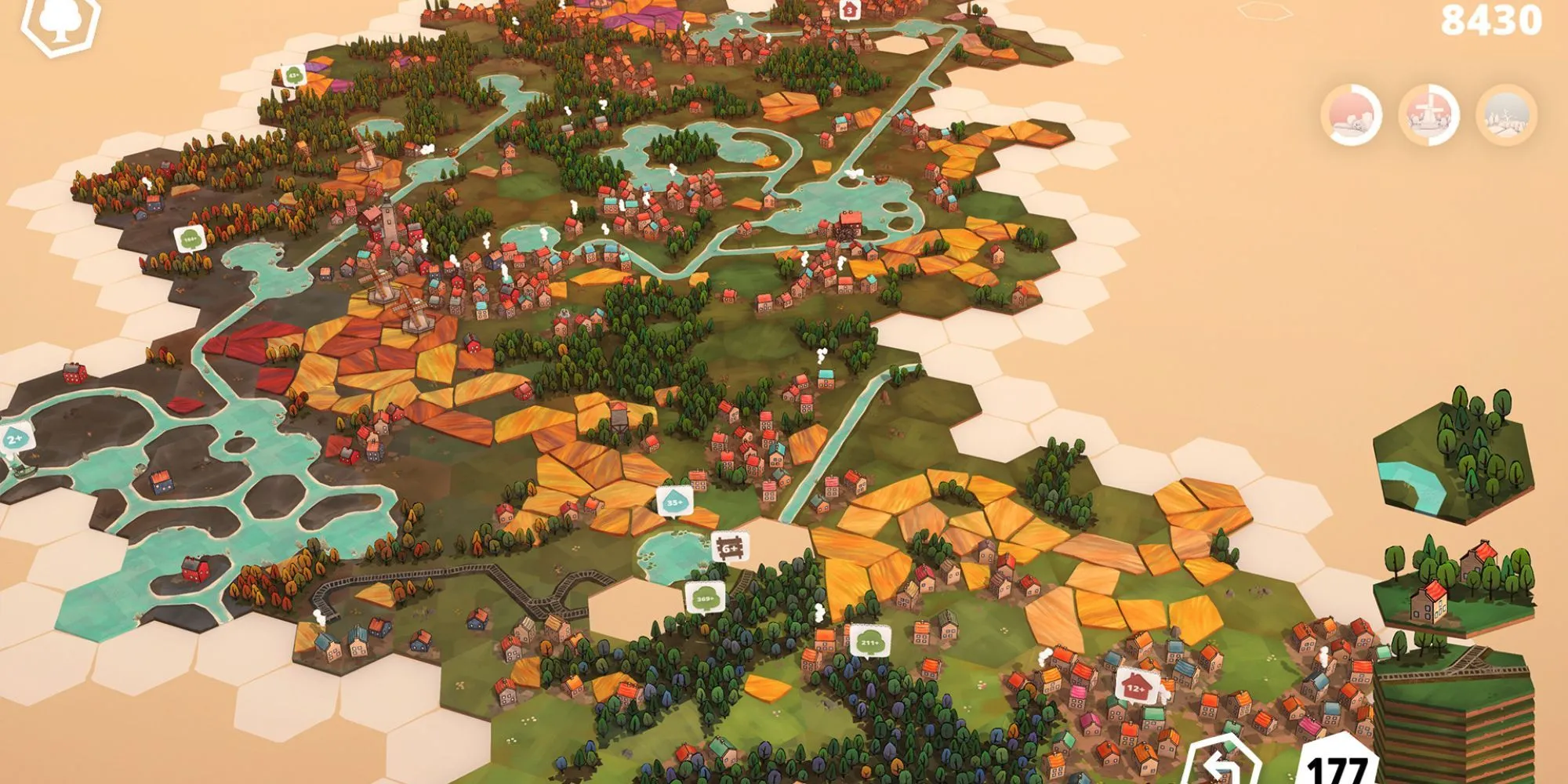
Task: Click the undo arrow hexagon button
Action: click(1220, 764)
